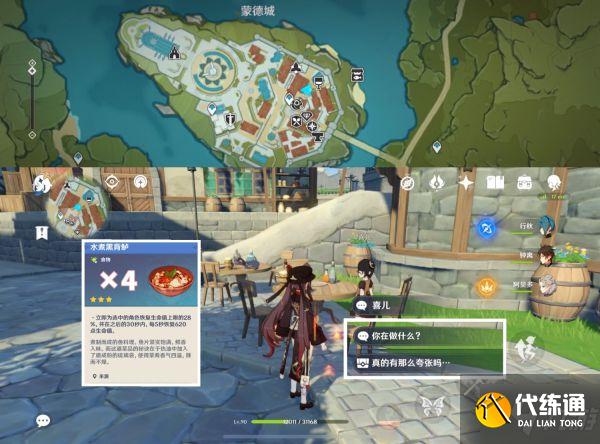600x444 pixels.
Task: Tap the sprint button
Action: tap(522, 350)
